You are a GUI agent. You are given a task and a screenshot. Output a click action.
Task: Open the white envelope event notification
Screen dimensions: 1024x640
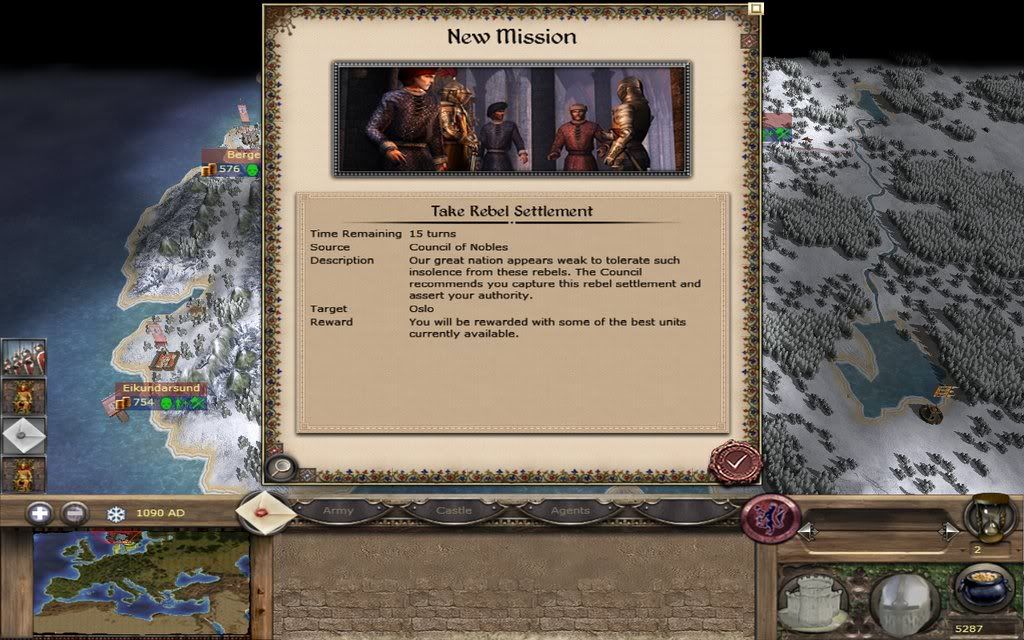coord(23,436)
